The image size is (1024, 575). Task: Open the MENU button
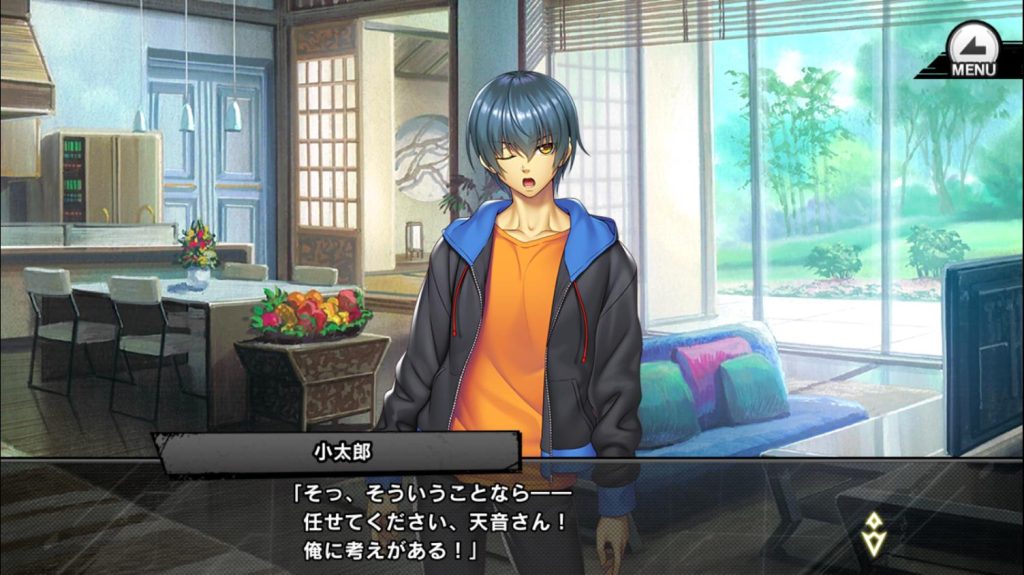972,50
